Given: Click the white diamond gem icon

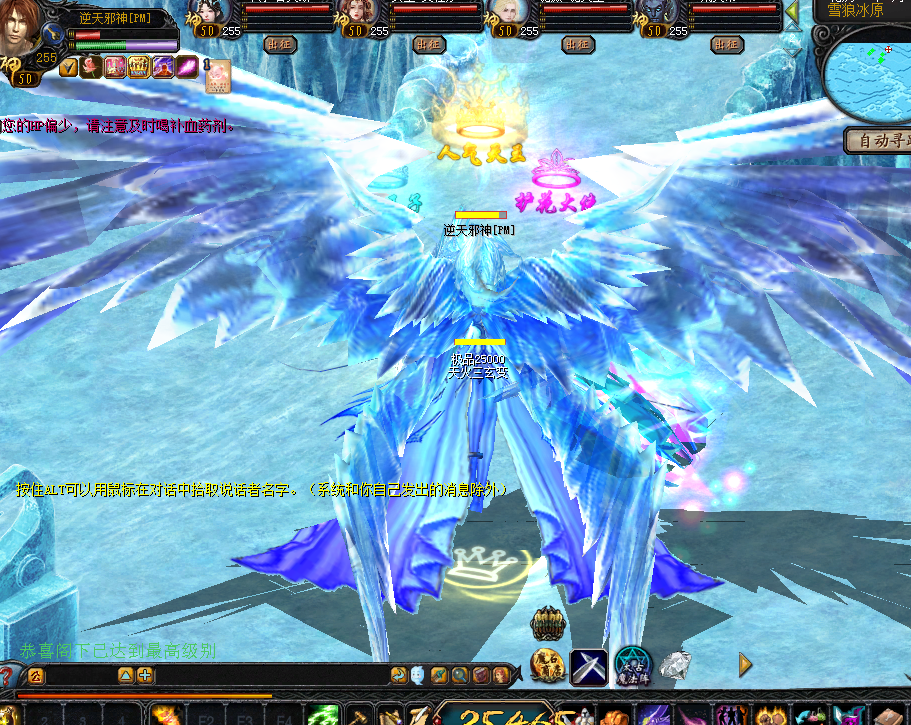Looking at the screenshot, I should [x=676, y=665].
